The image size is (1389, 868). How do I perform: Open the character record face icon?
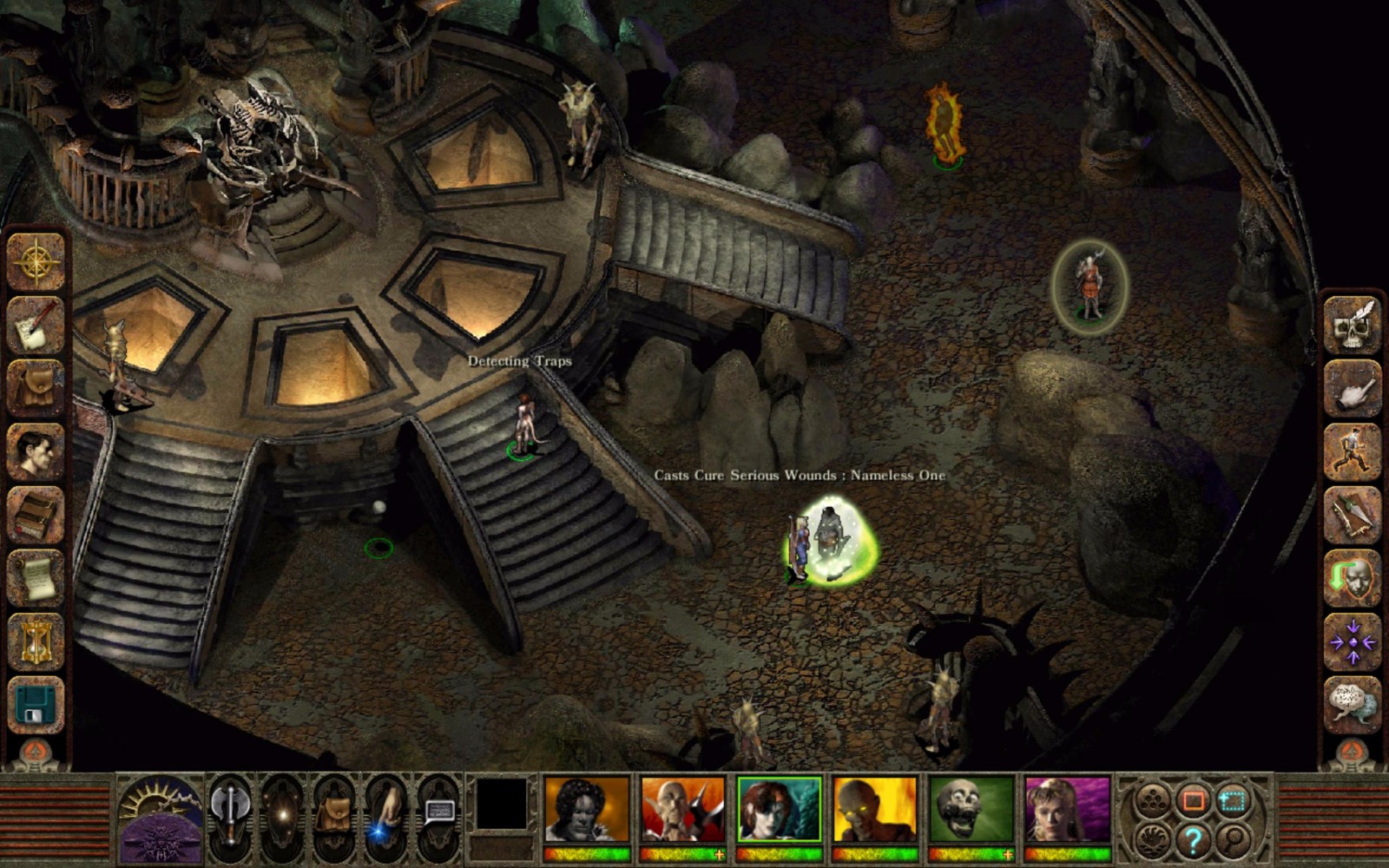pos(36,451)
